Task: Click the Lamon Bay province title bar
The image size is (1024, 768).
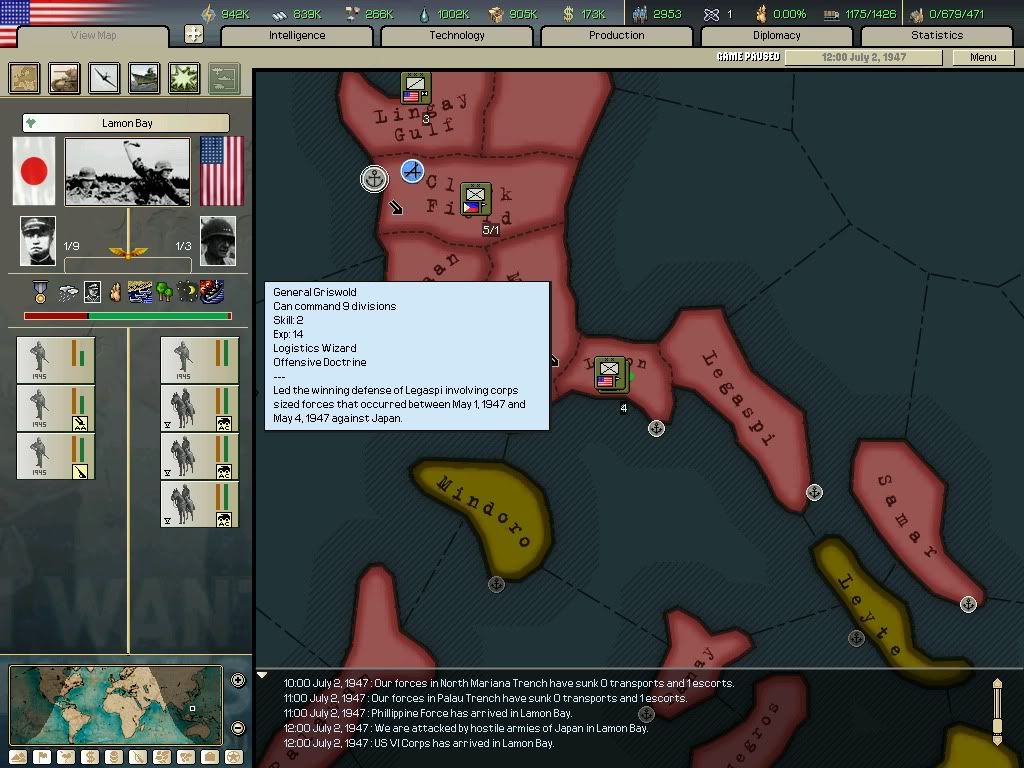Action: point(126,123)
